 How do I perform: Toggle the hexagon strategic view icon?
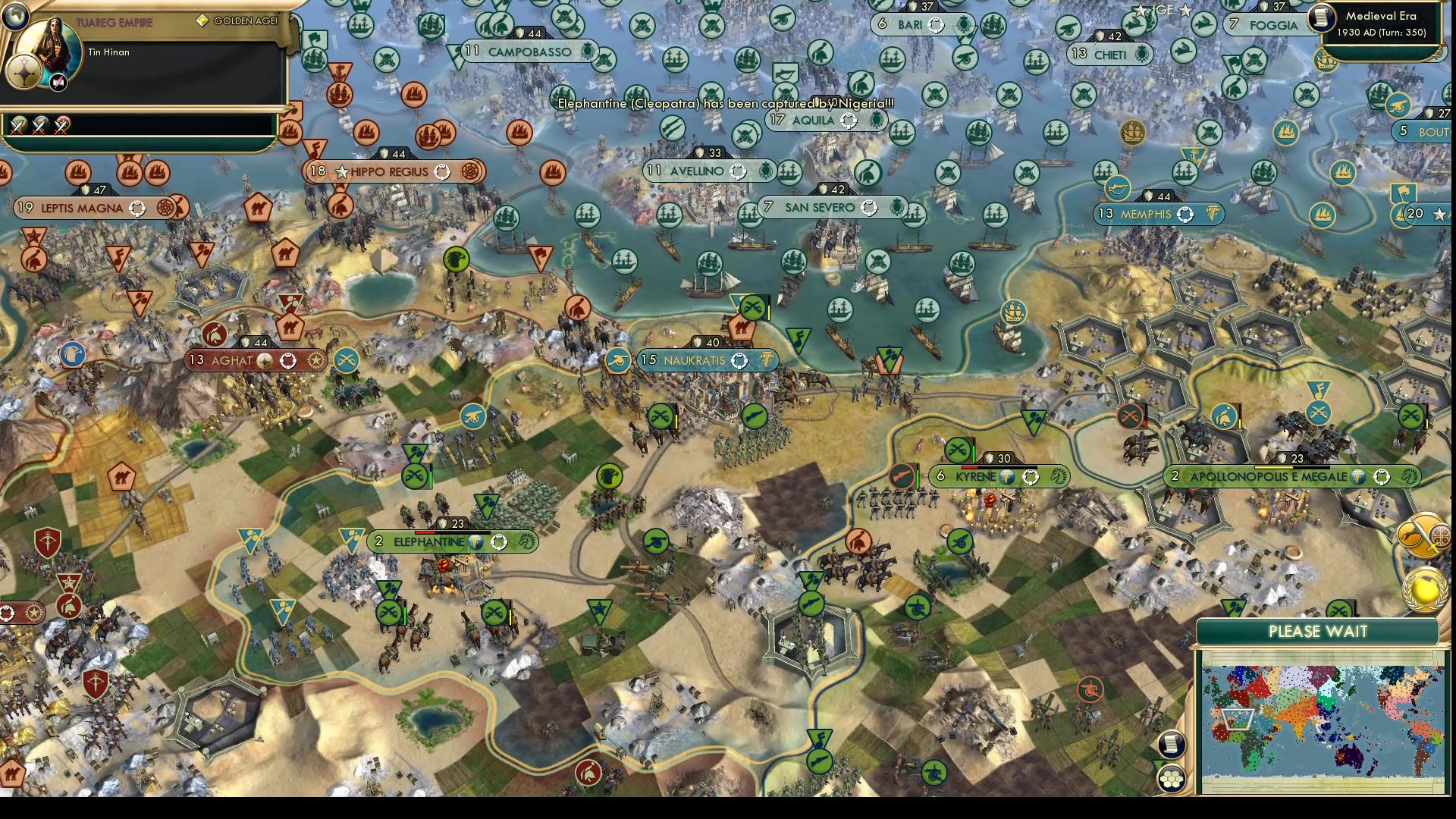[x=1172, y=780]
